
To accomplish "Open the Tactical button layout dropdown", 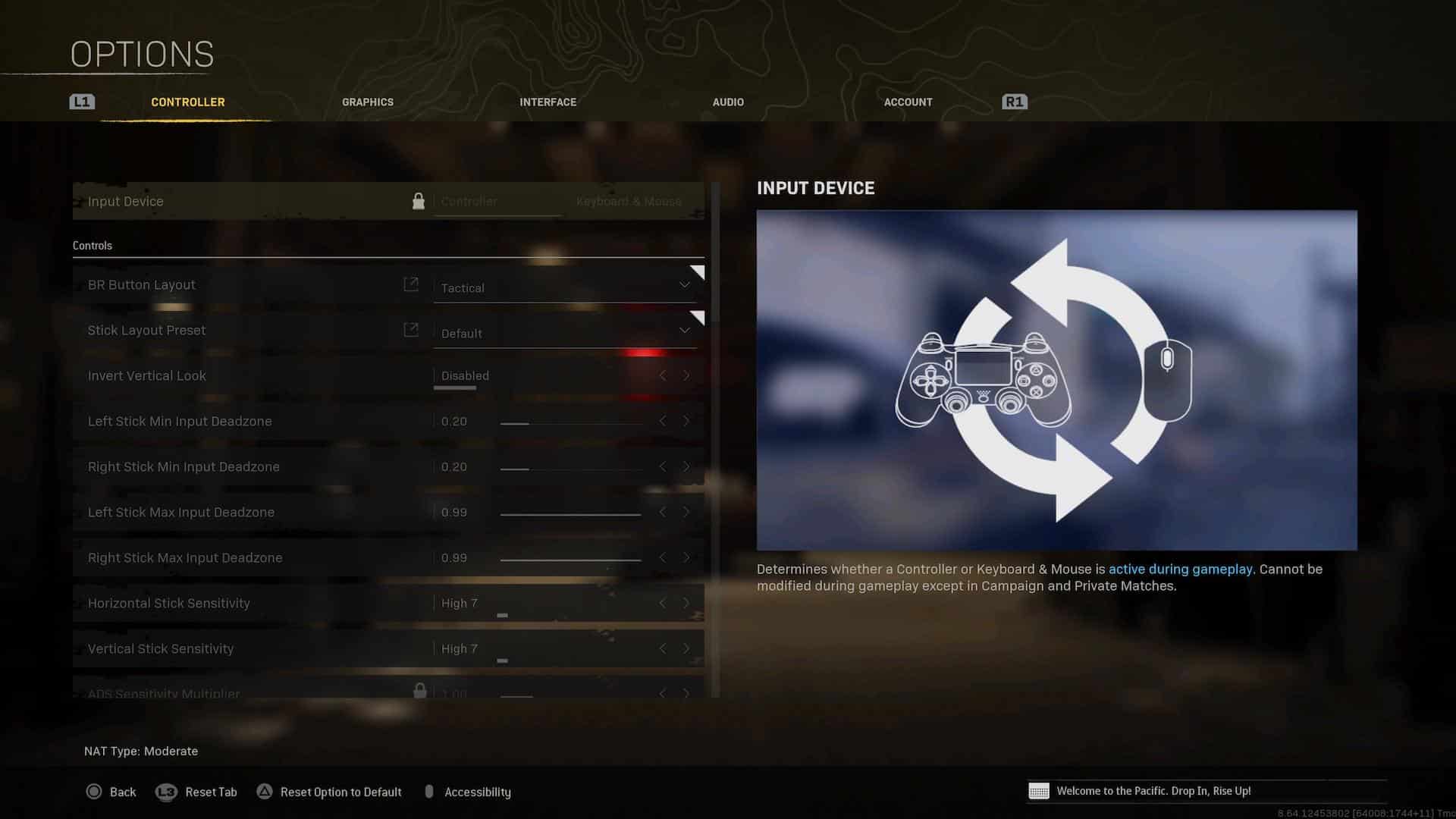I will 565,287.
